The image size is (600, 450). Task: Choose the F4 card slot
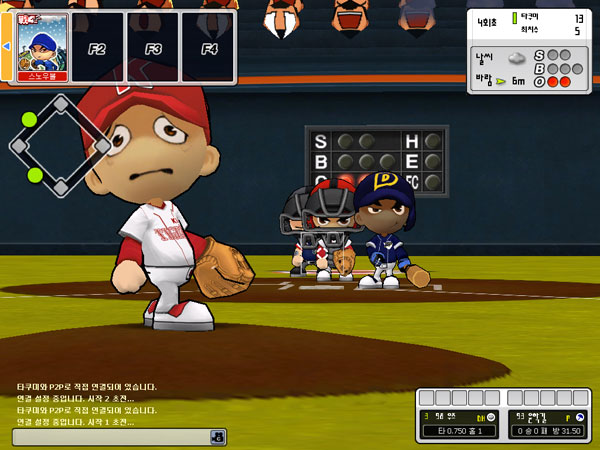pos(208,47)
